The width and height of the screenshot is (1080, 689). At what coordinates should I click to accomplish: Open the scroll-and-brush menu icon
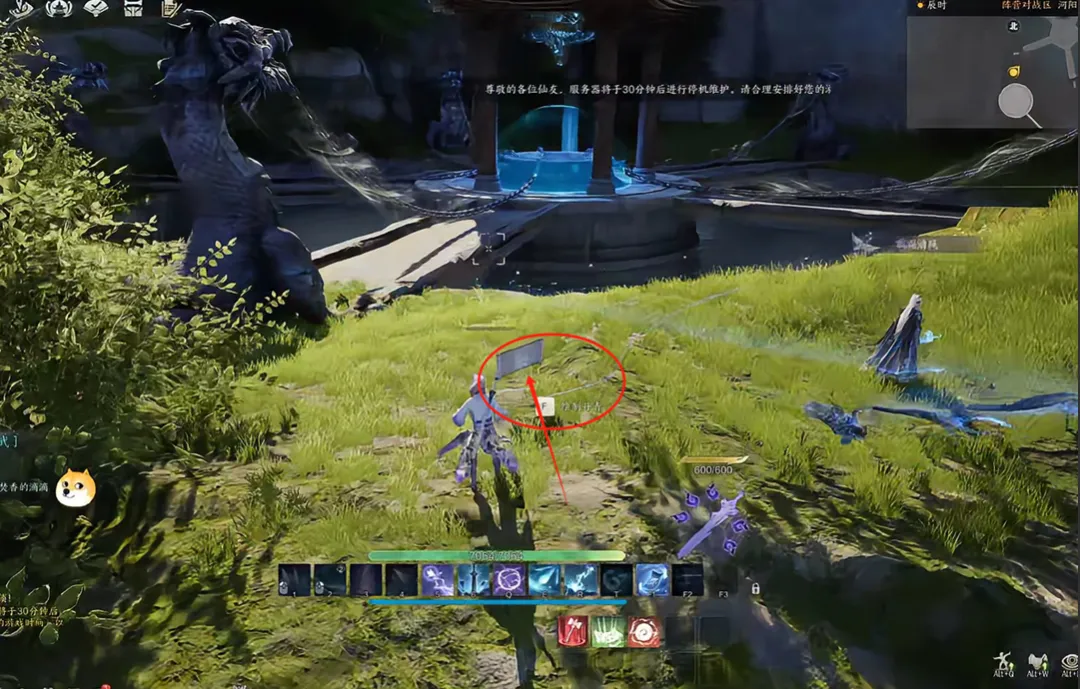pyautogui.click(x=171, y=9)
